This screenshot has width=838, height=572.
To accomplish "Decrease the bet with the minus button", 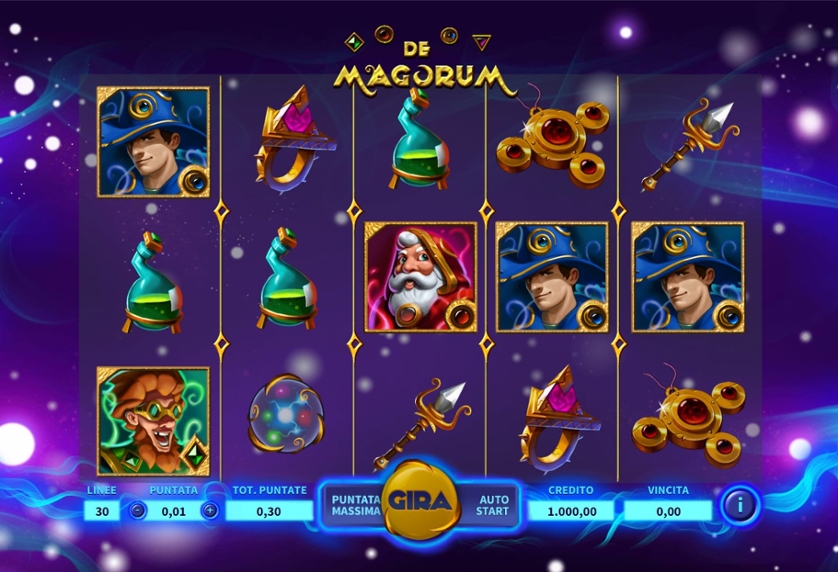I will coord(138,510).
